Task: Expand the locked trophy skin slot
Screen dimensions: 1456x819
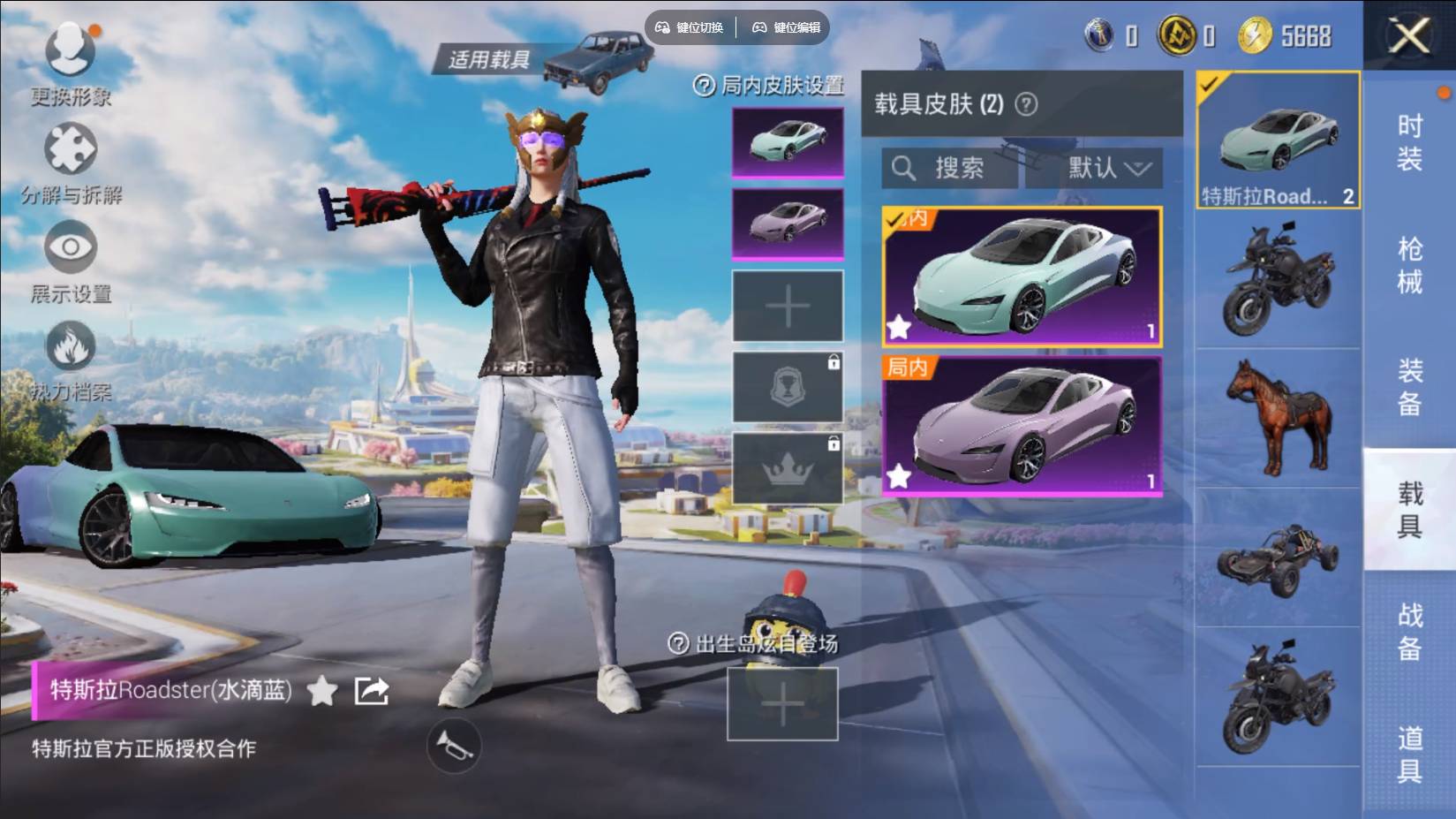Action: point(786,387)
